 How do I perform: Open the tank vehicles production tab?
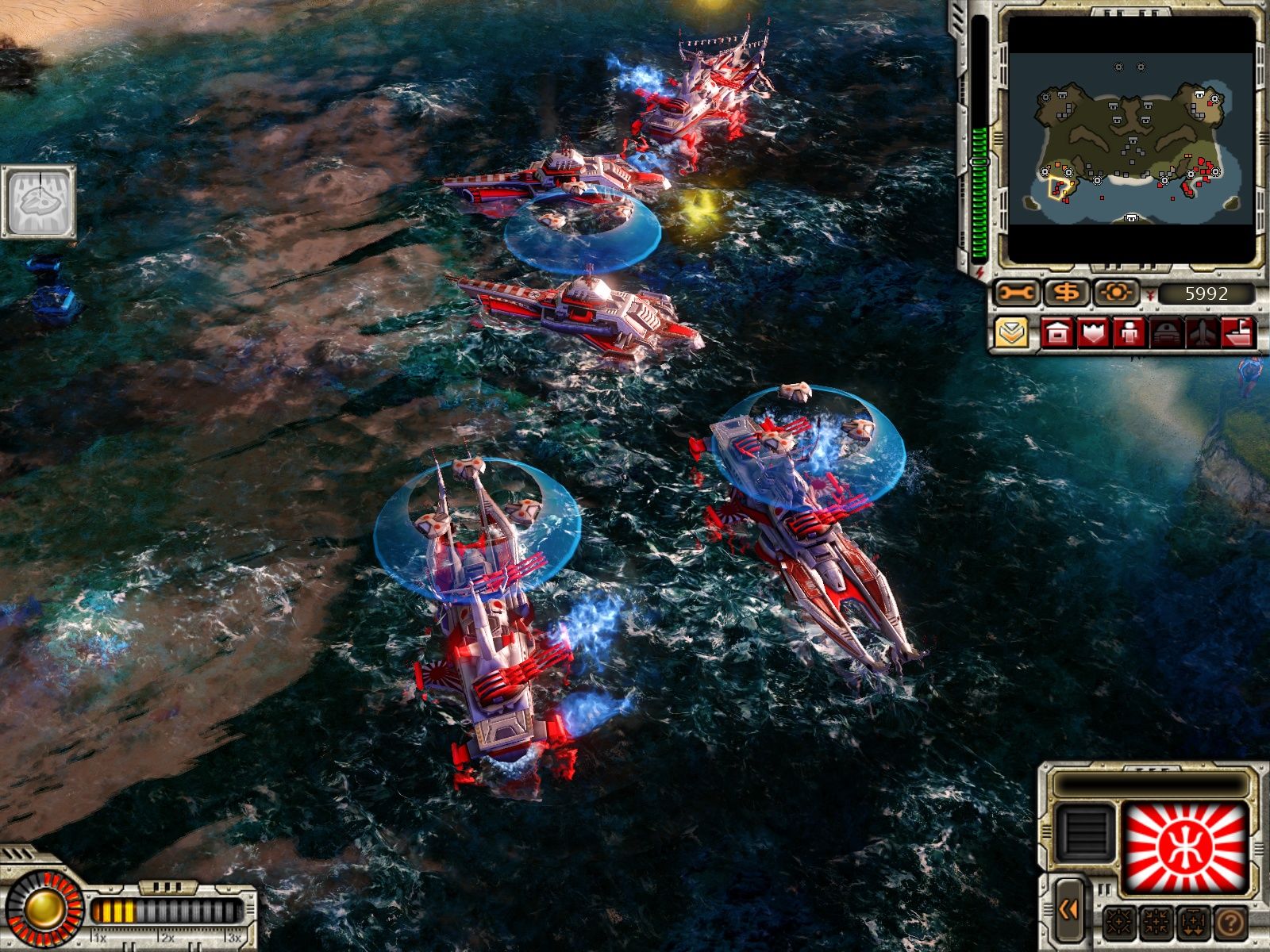(x=1165, y=332)
